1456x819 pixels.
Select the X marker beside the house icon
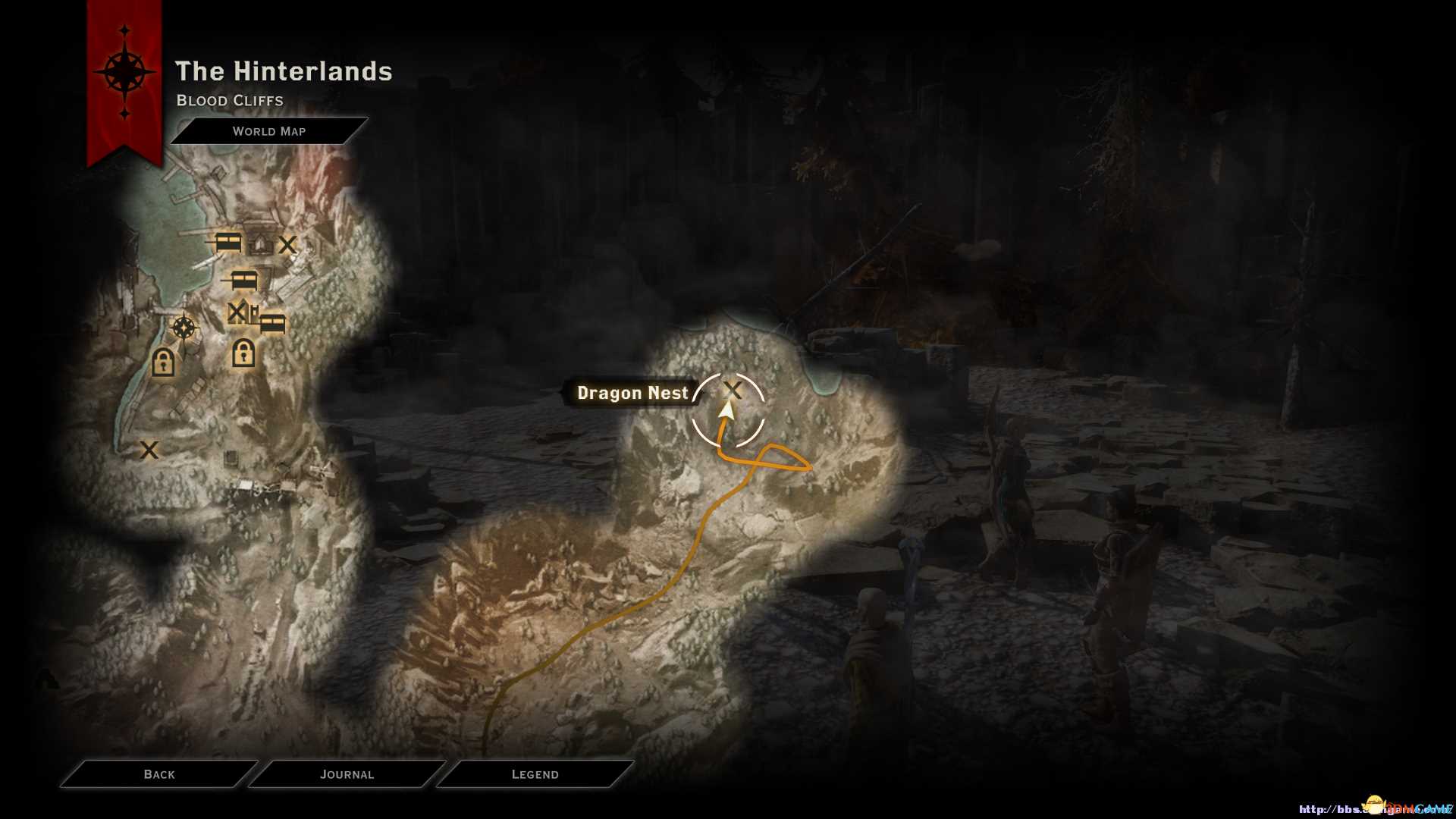click(x=287, y=244)
